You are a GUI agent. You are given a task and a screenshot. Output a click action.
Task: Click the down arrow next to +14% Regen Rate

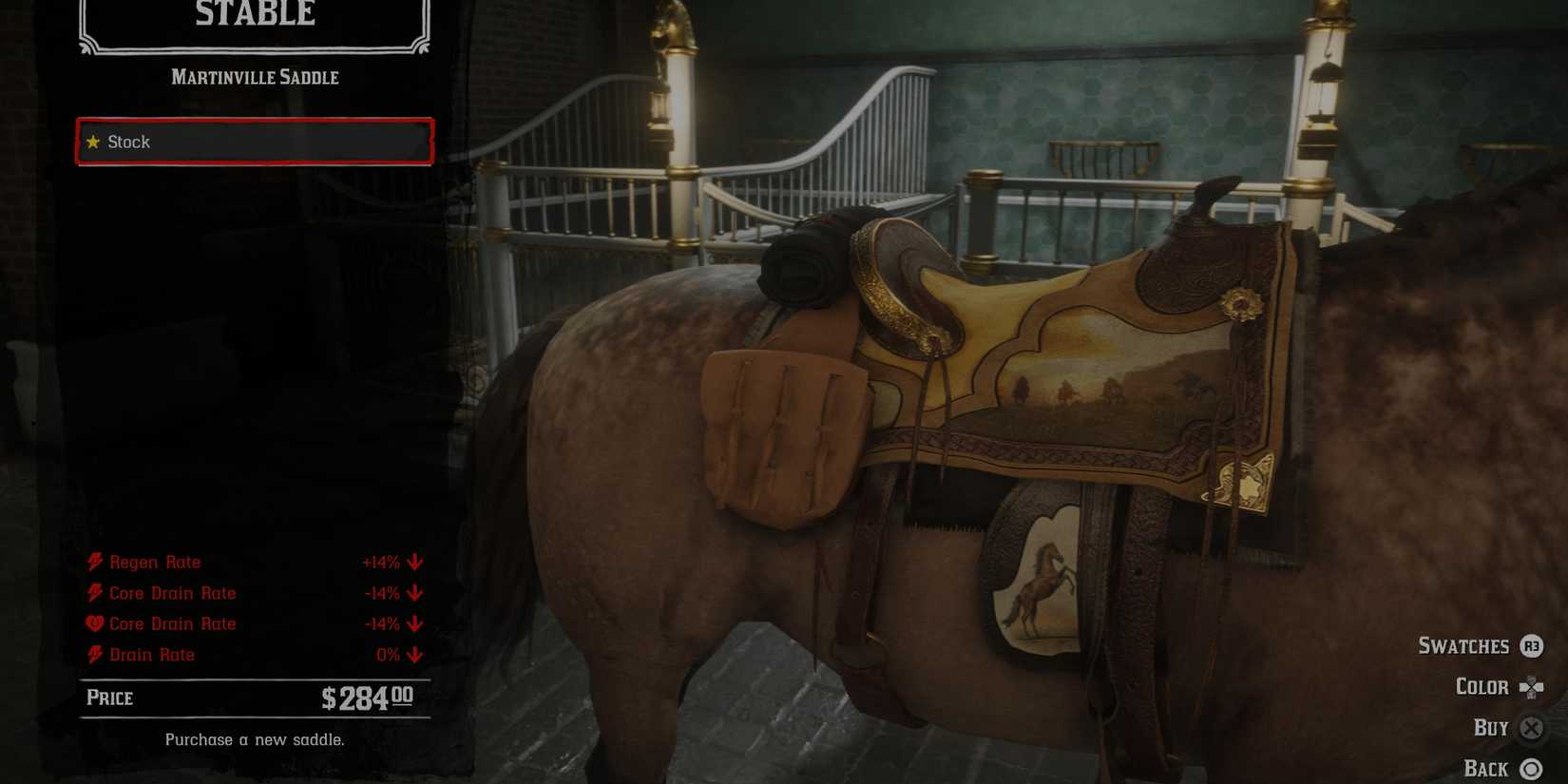coord(412,562)
